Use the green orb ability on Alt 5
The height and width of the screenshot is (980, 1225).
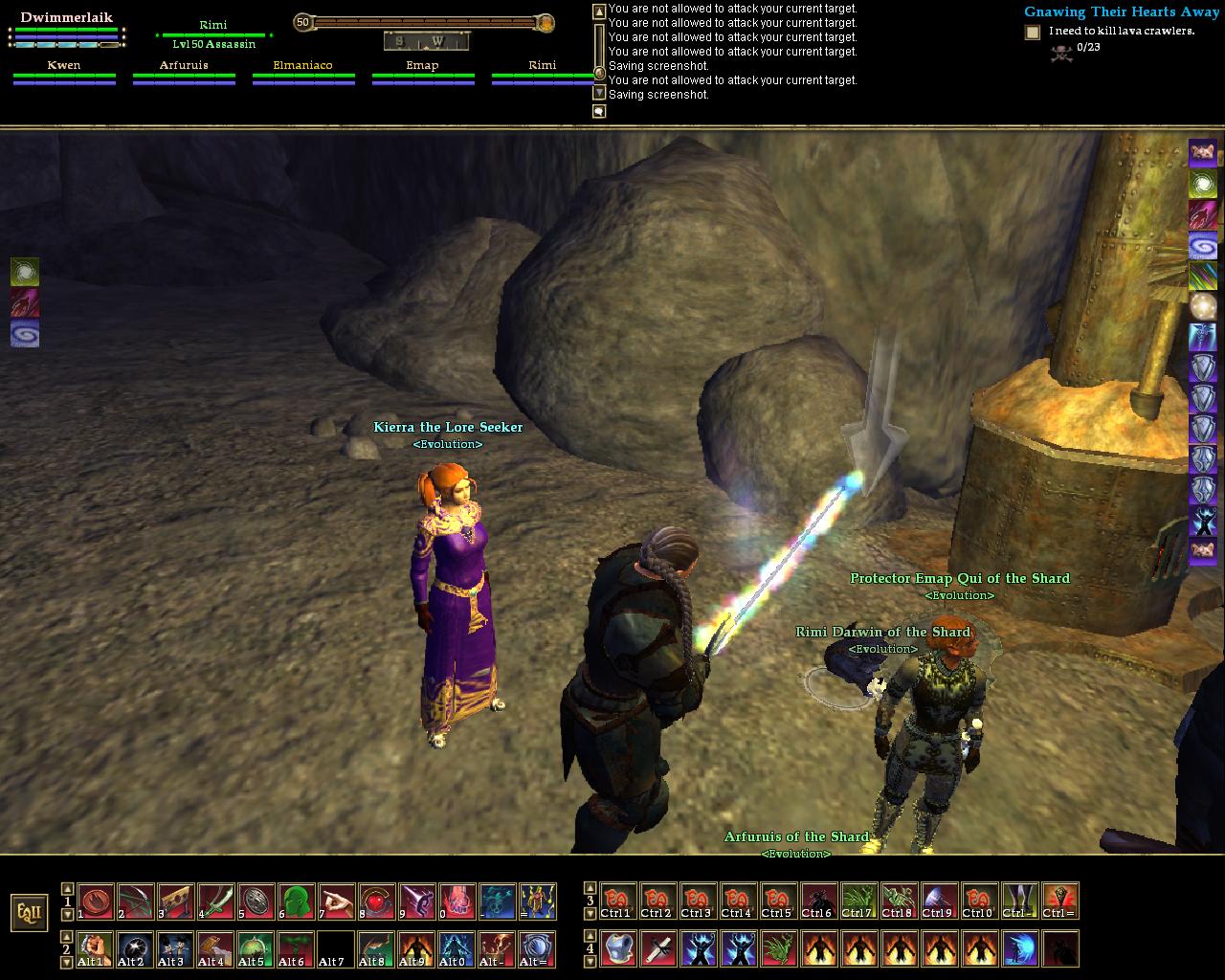tap(256, 948)
